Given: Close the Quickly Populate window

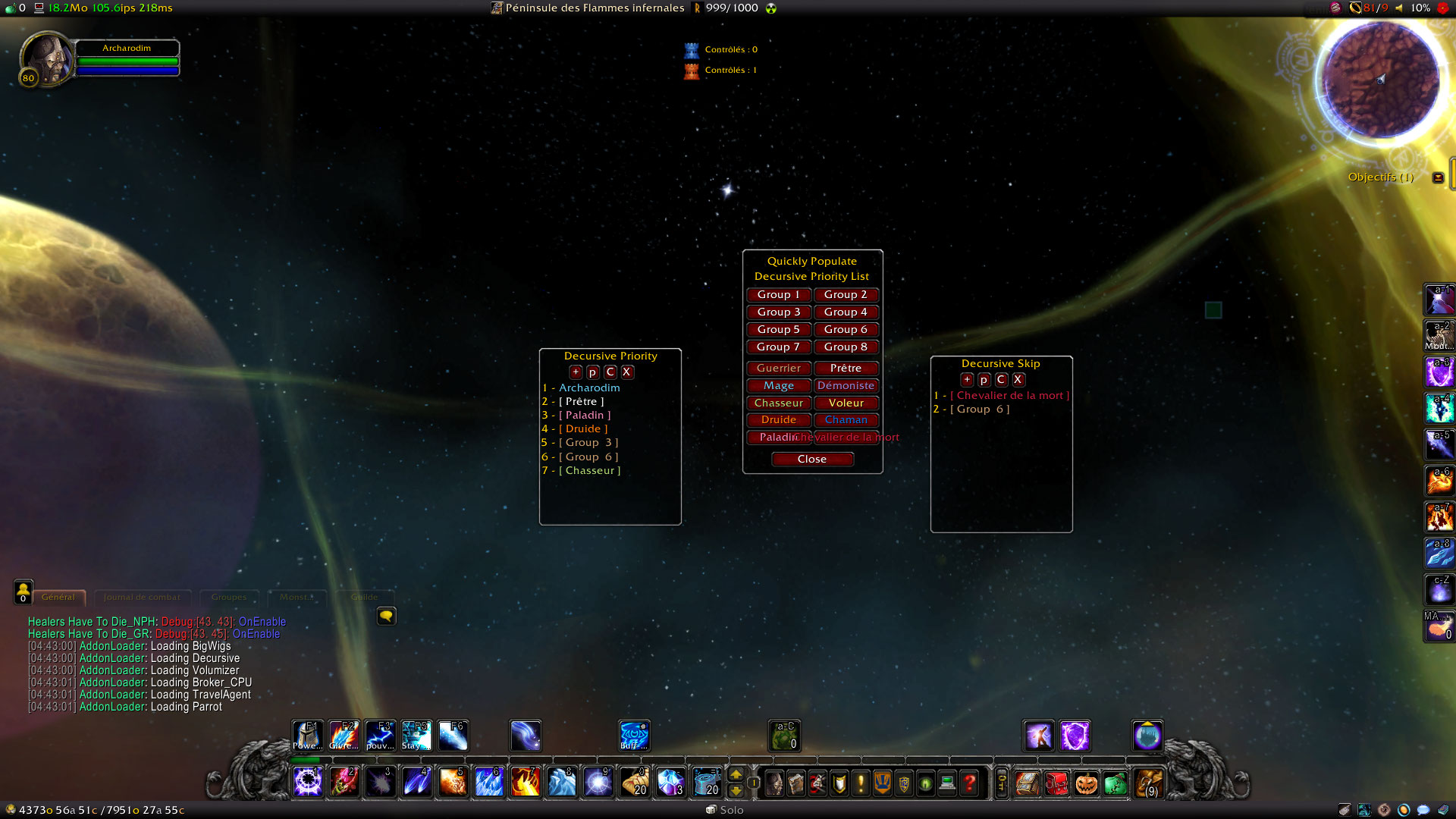Looking at the screenshot, I should coord(812,460).
